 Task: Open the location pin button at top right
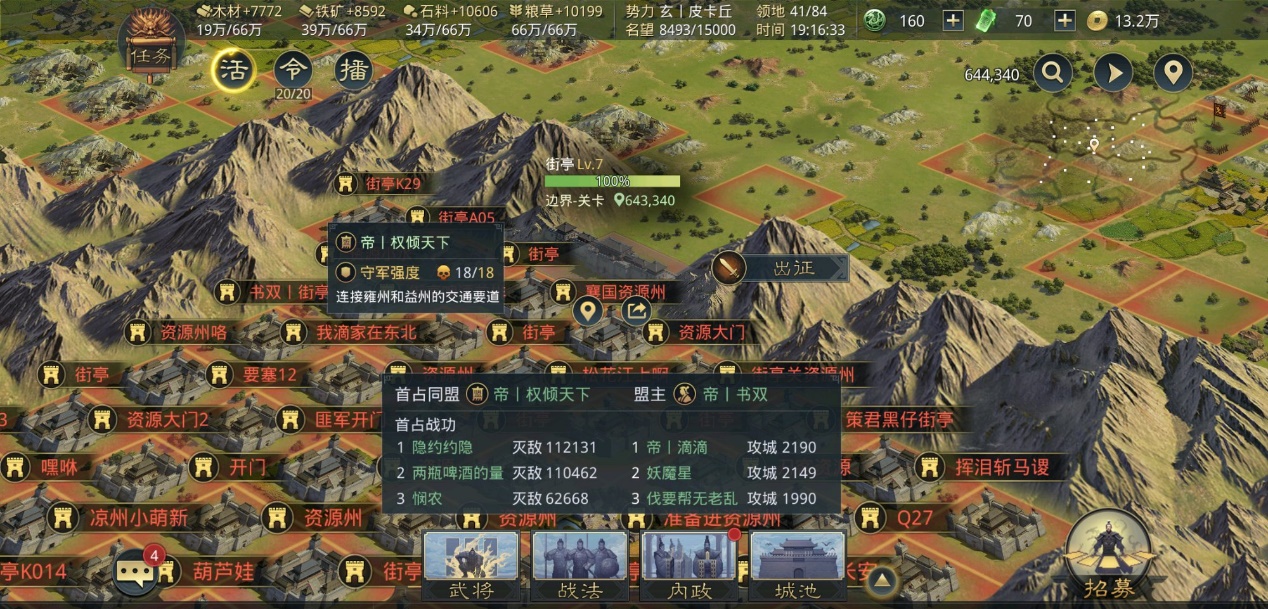point(1173,72)
